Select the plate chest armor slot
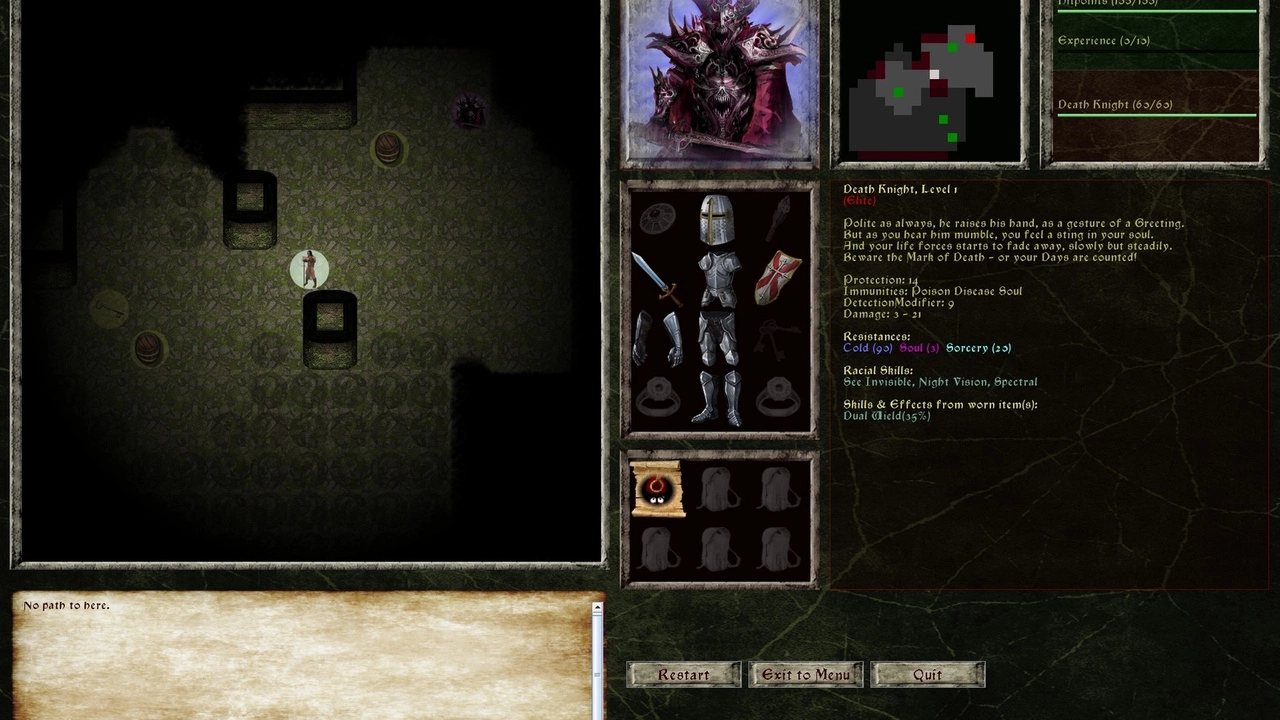The height and width of the screenshot is (720, 1280). click(718, 279)
